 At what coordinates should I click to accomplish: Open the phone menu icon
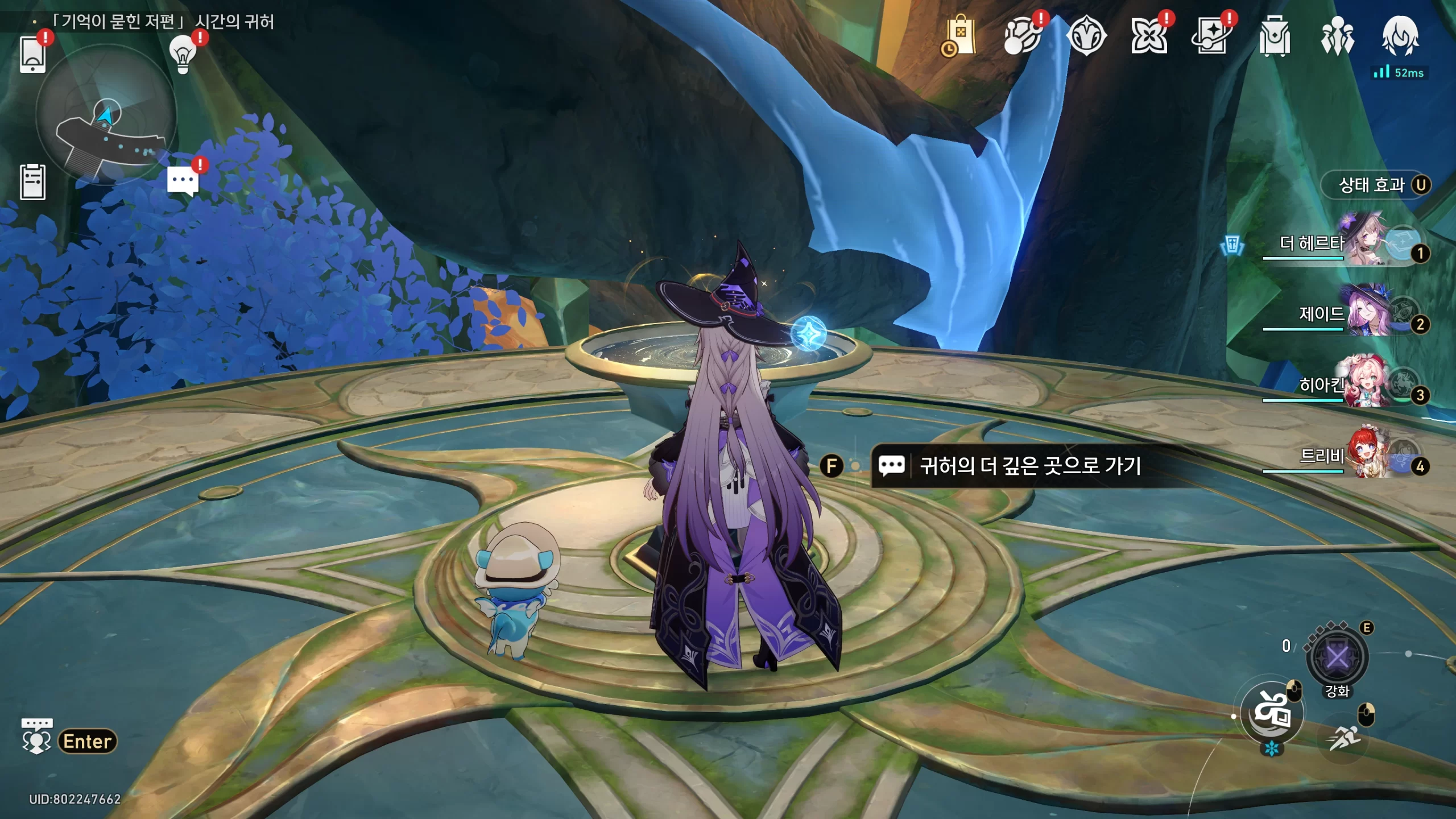32,55
